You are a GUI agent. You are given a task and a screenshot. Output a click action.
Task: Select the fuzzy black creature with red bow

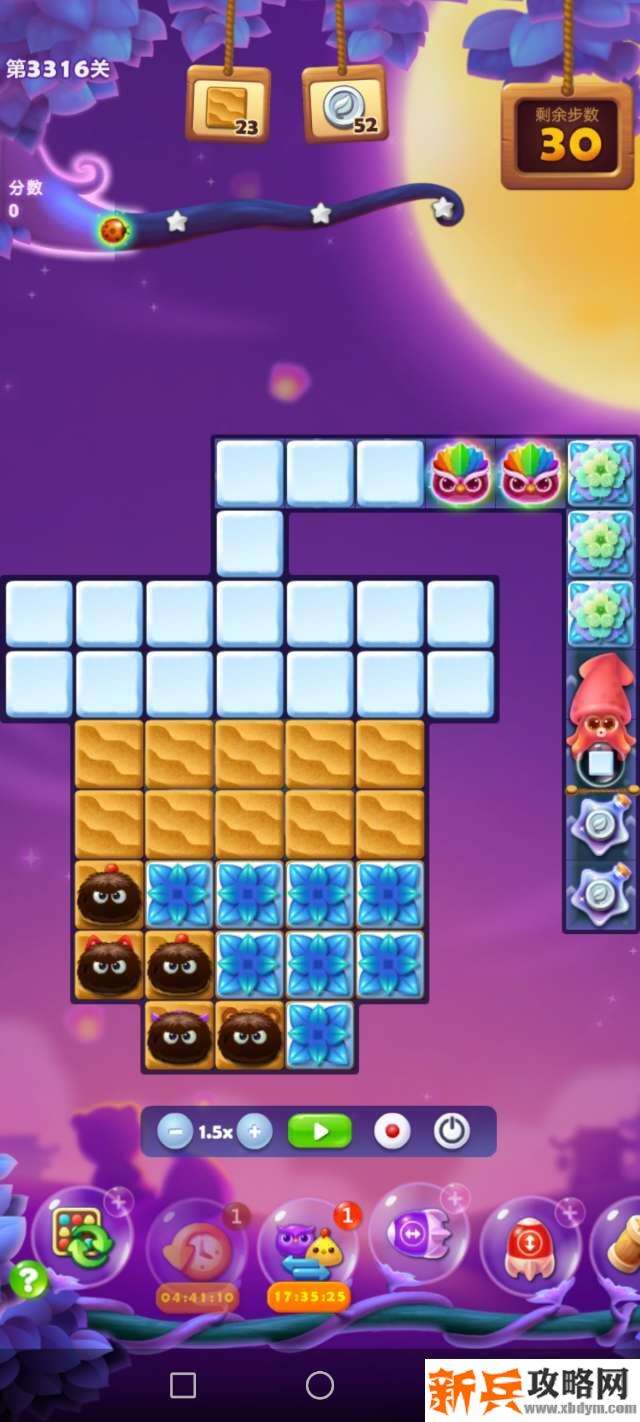click(x=109, y=965)
